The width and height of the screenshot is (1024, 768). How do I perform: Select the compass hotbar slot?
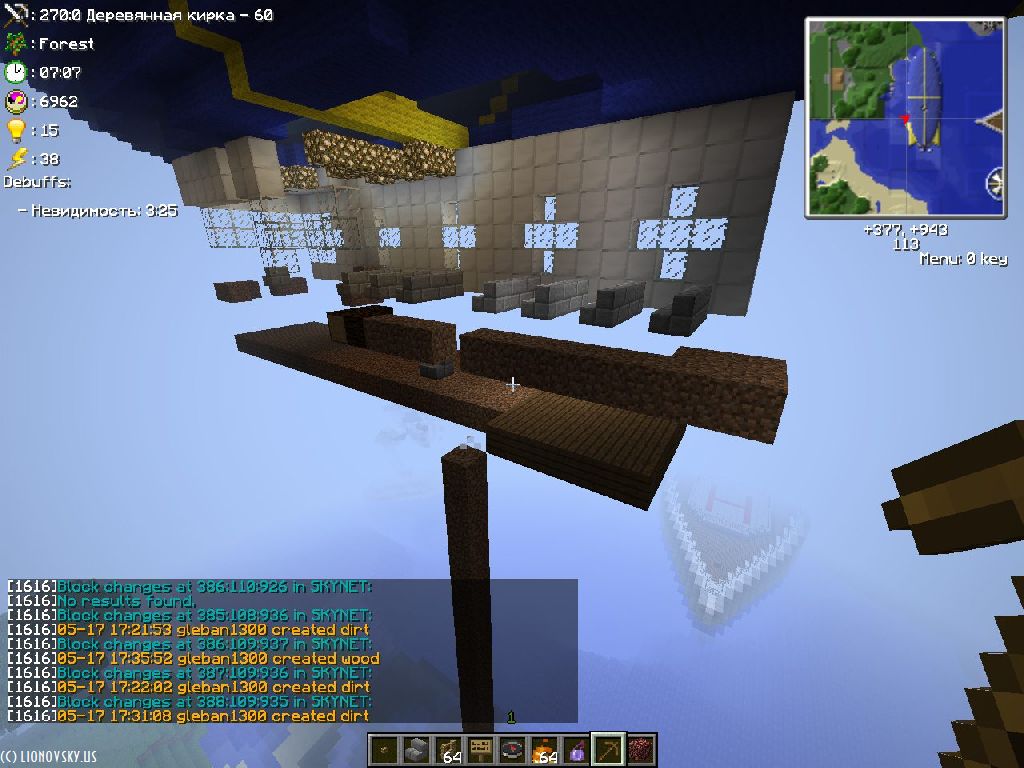pyautogui.click(x=513, y=750)
